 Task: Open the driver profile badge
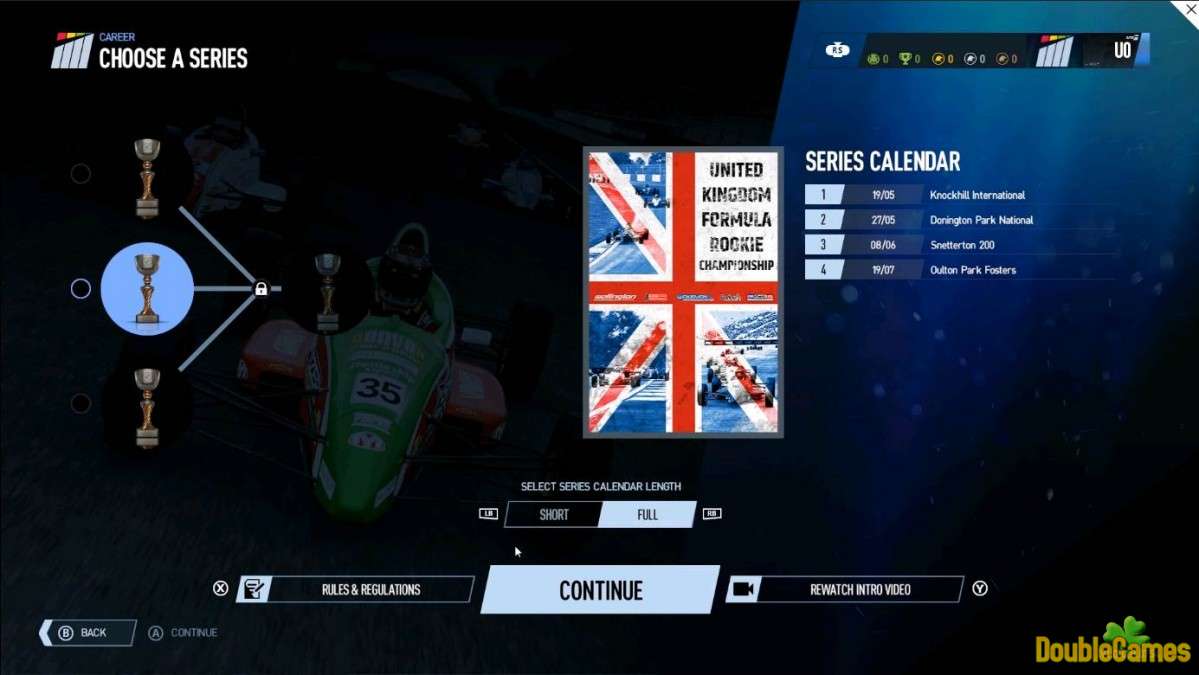click(x=1091, y=51)
